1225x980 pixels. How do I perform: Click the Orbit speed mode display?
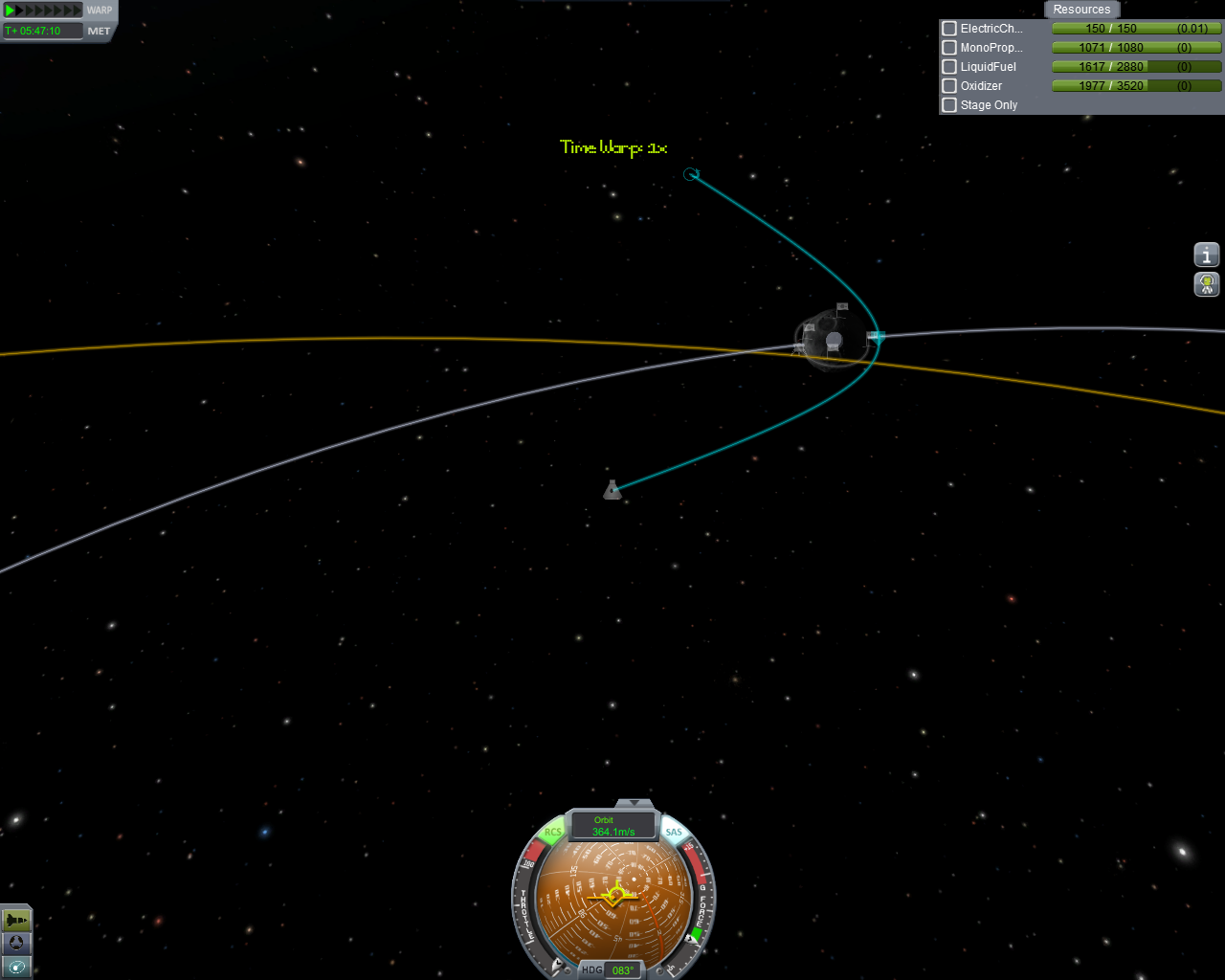click(x=613, y=826)
